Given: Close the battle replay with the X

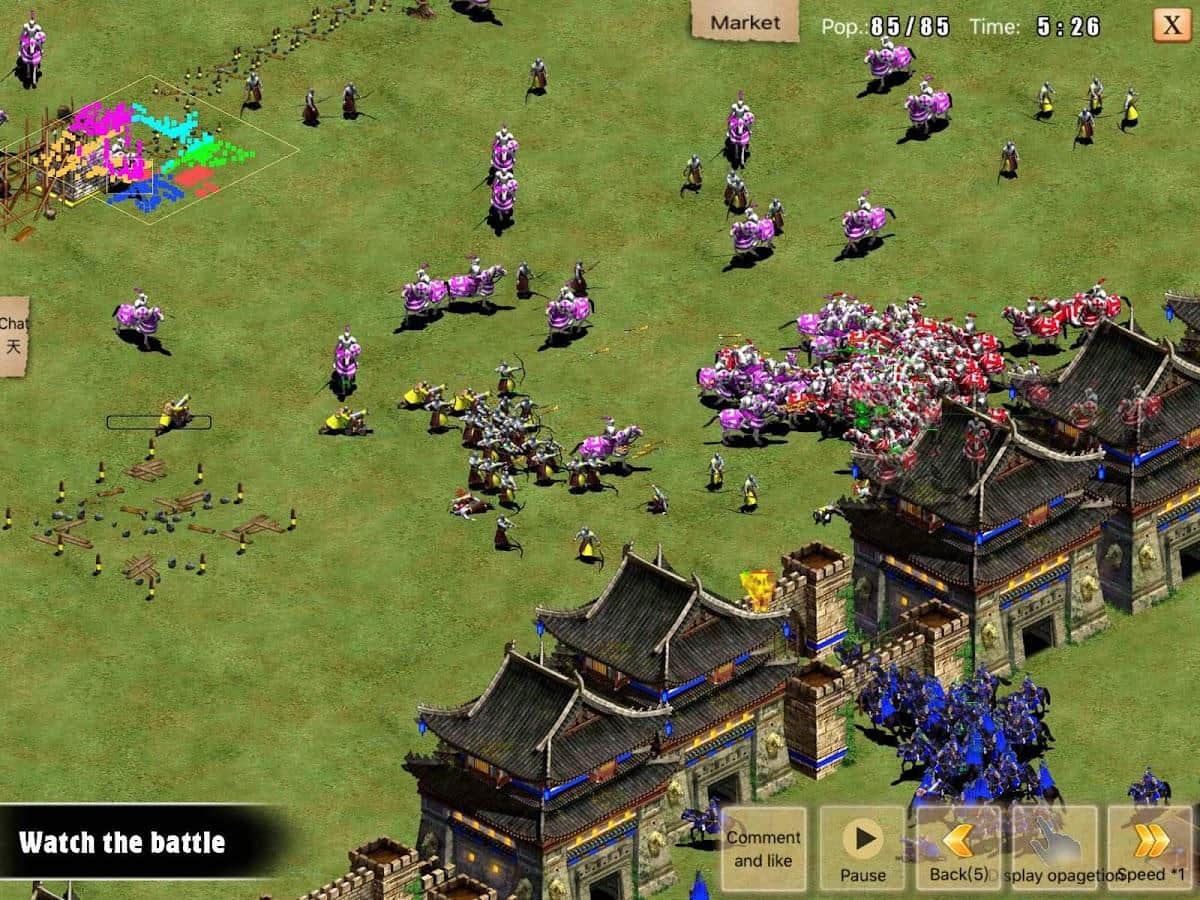Looking at the screenshot, I should tap(1171, 24).
